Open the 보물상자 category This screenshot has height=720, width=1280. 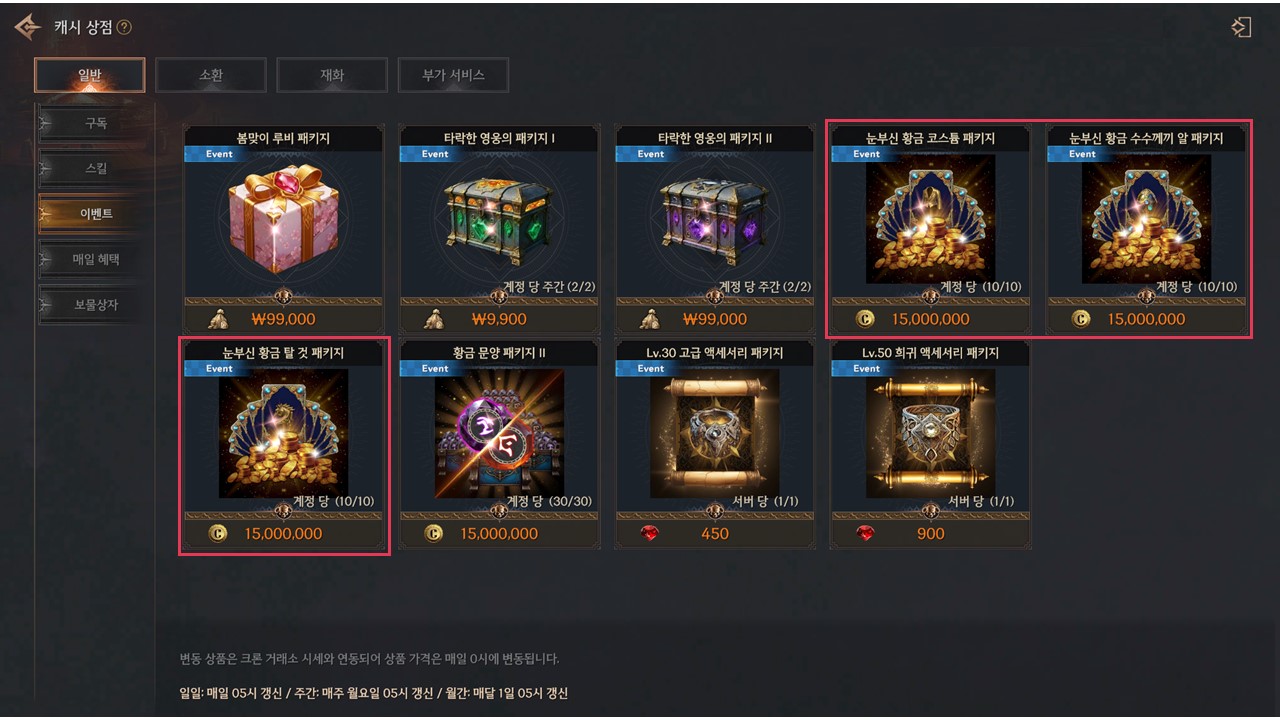tap(96, 304)
